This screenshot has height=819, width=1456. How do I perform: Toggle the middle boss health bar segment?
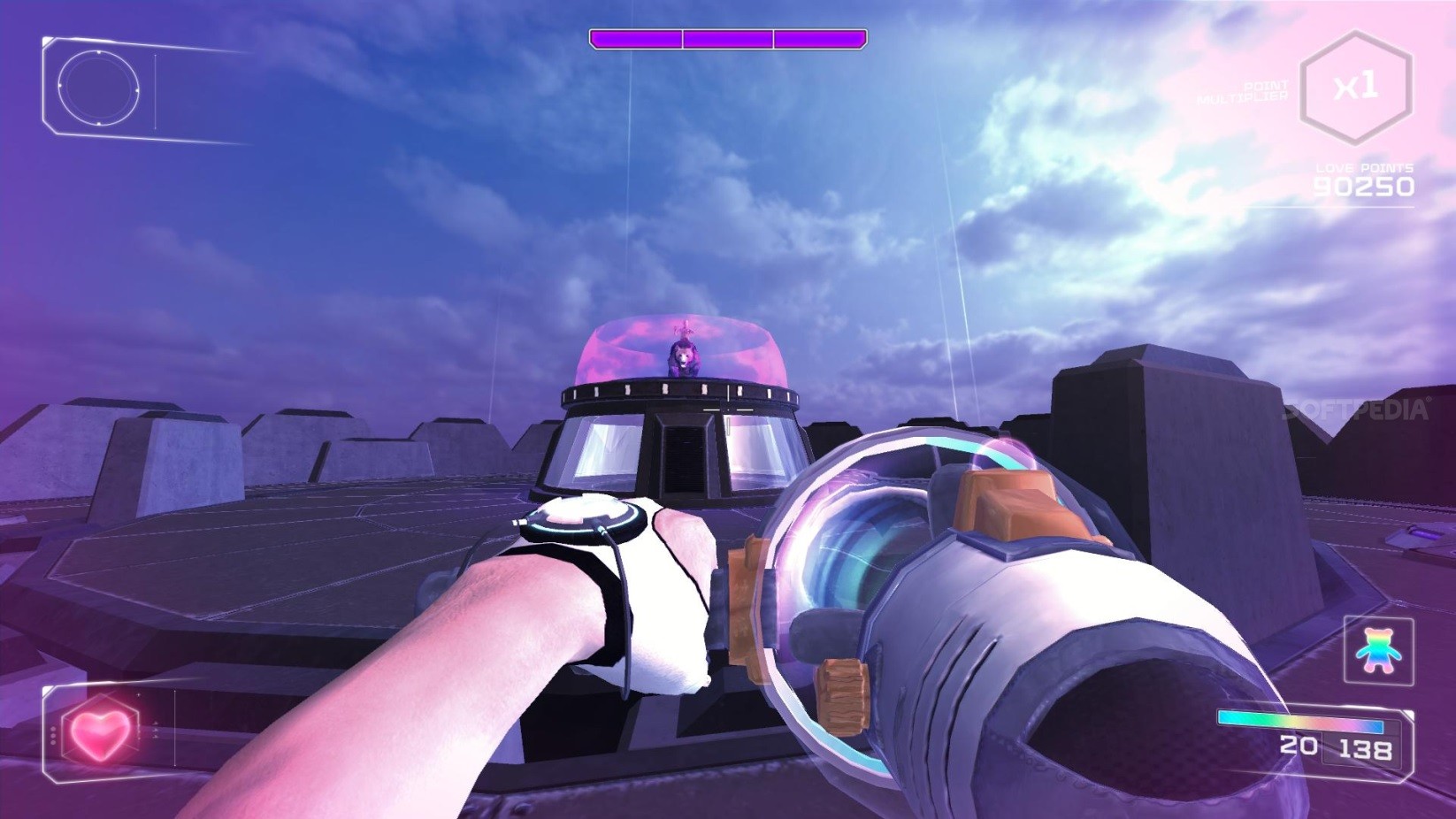pyautogui.click(x=727, y=38)
